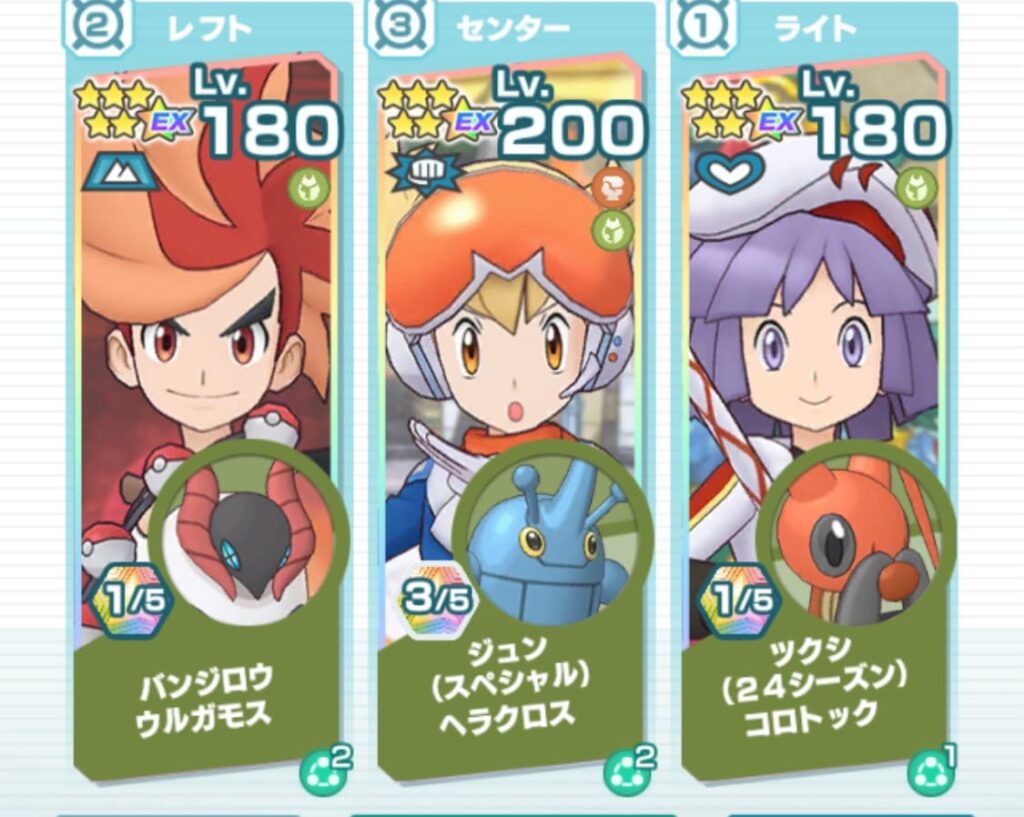Screen dimensions: 1024x817
Task: Open the レフト position slot header
Action: (x=208, y=27)
